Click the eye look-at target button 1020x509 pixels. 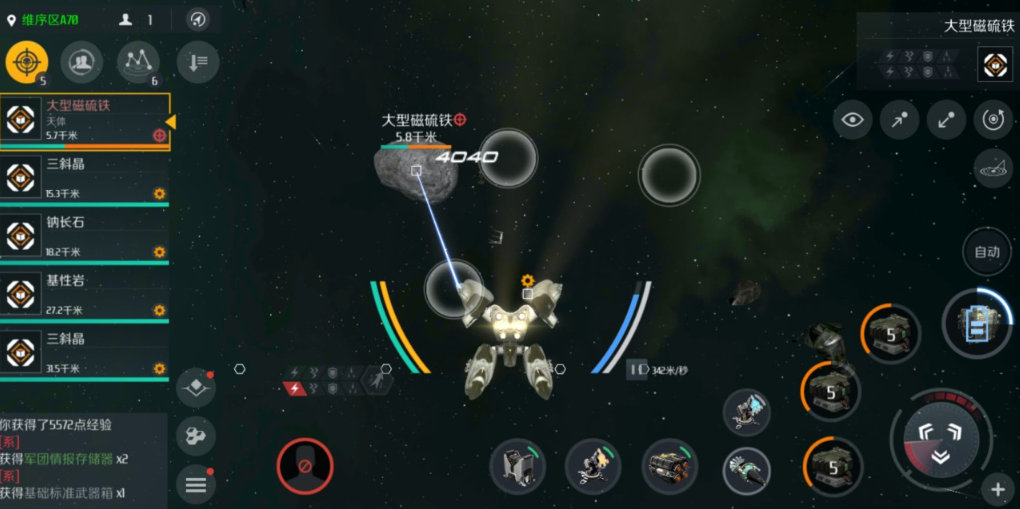(852, 120)
